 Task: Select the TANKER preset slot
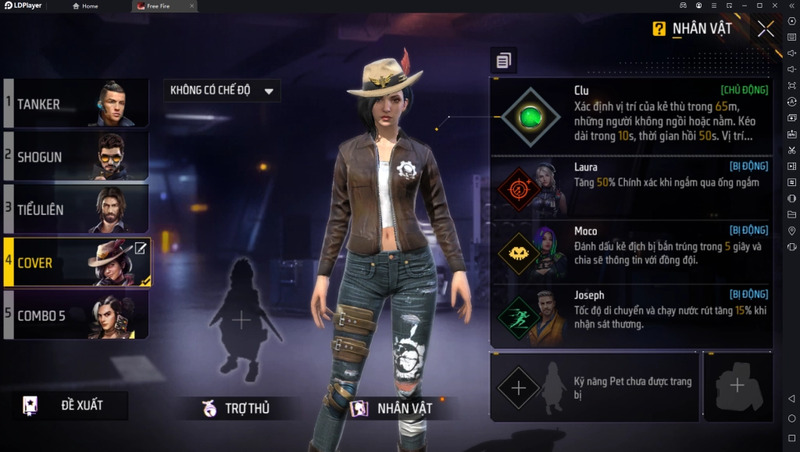coord(76,104)
